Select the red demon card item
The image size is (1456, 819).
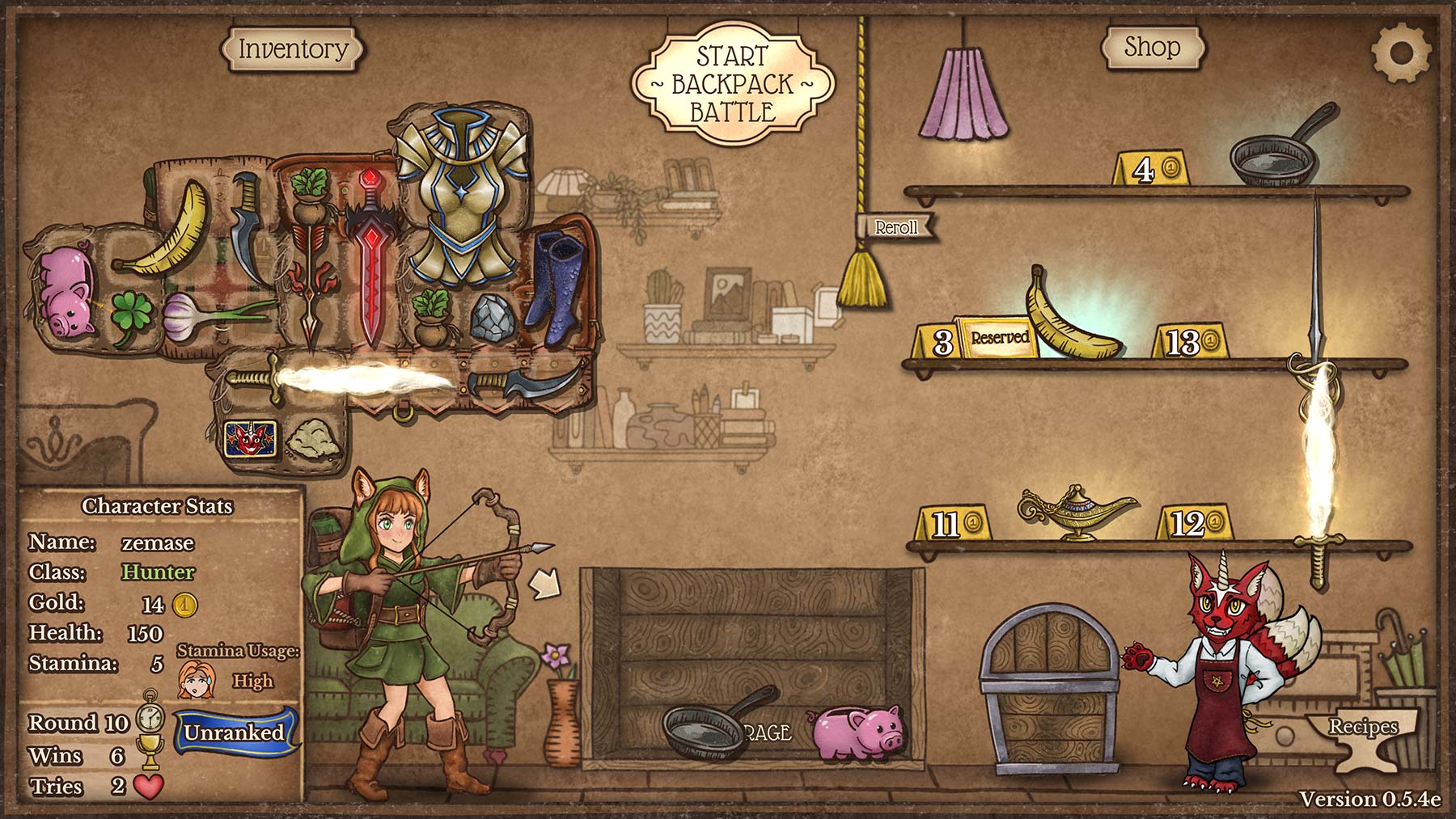251,437
